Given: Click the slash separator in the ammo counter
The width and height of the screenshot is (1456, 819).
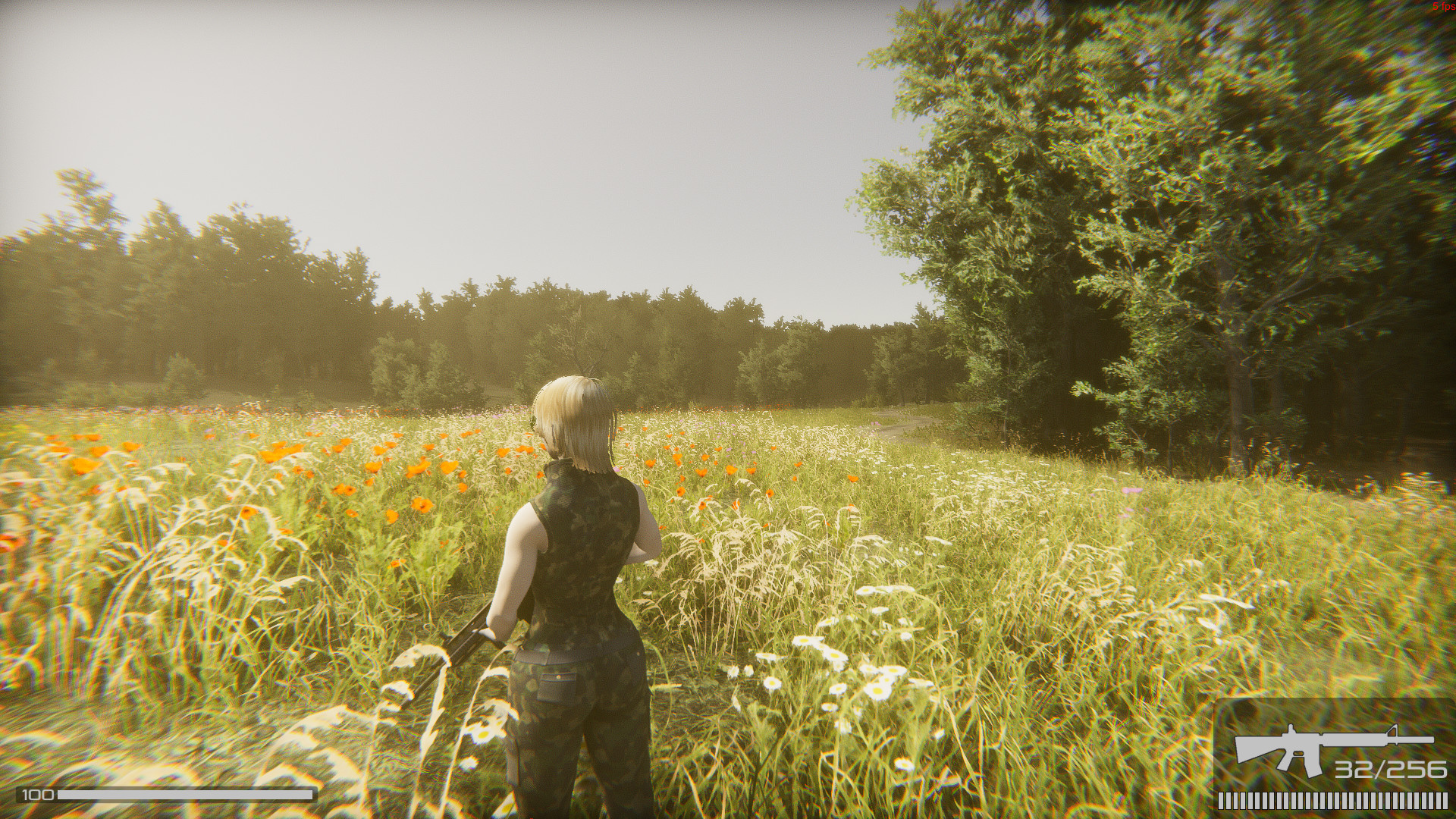Looking at the screenshot, I should point(1380,770).
